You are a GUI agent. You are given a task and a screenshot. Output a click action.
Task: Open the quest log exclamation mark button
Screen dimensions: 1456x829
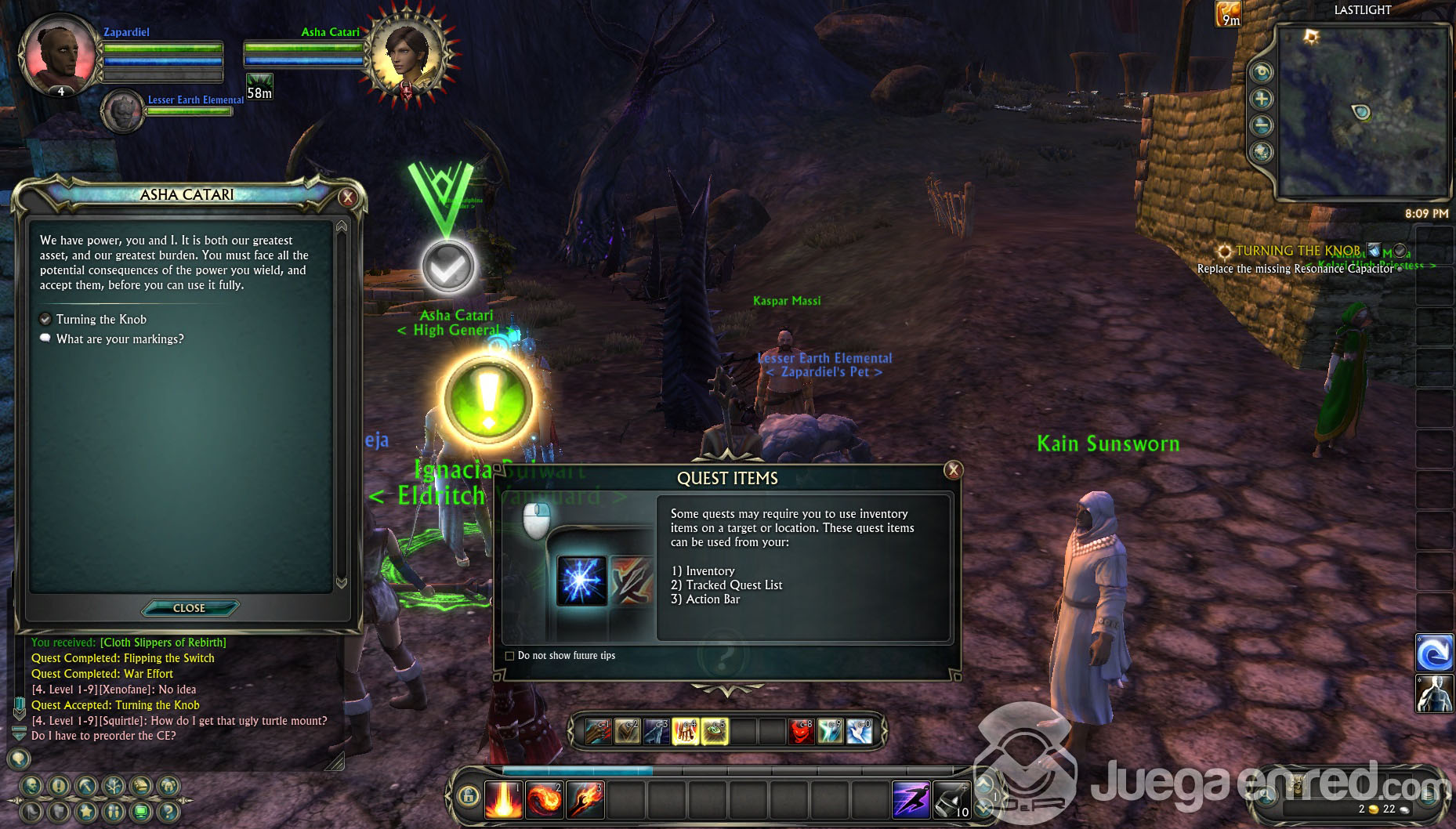[59, 786]
